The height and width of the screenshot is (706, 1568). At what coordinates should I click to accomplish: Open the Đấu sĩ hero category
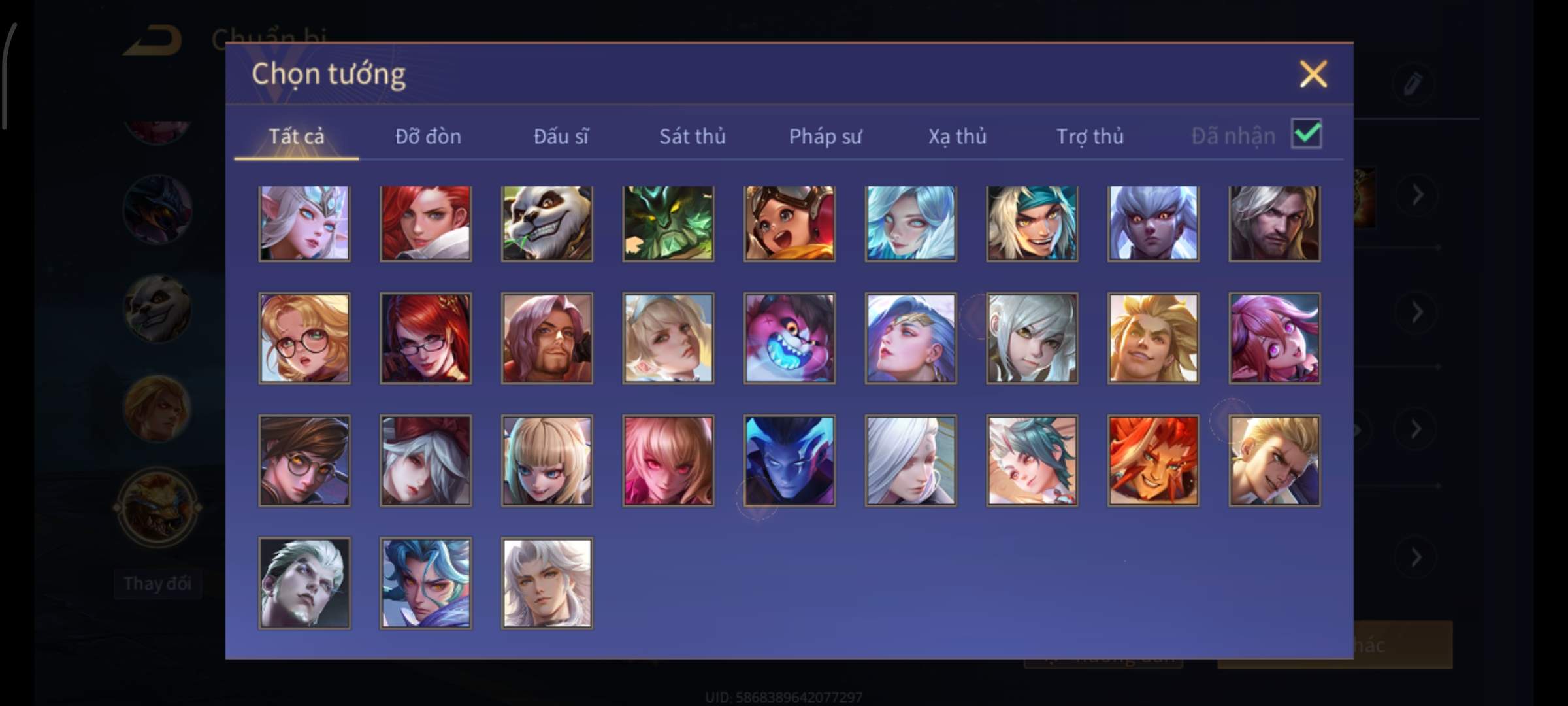pos(561,136)
